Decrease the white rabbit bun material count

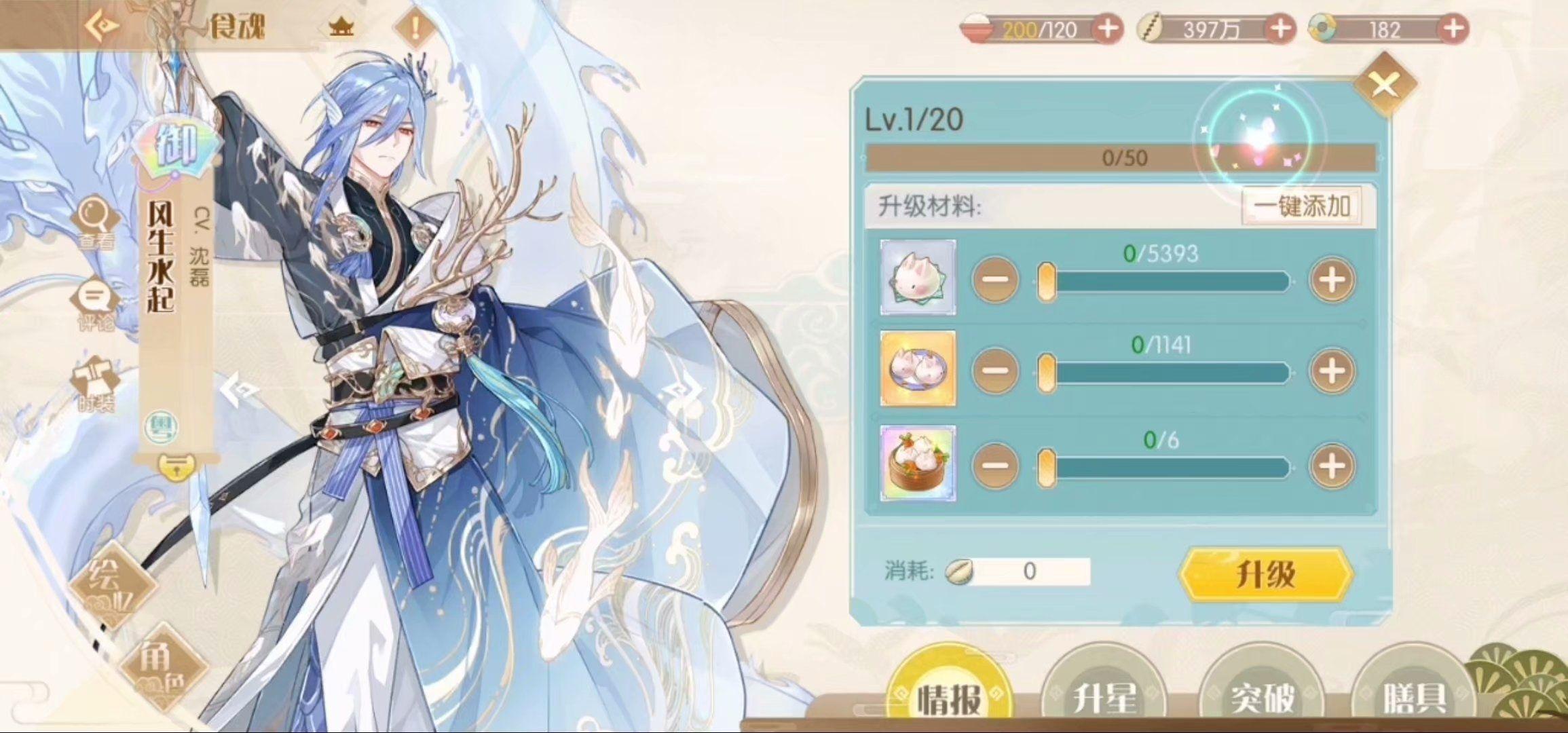point(995,280)
